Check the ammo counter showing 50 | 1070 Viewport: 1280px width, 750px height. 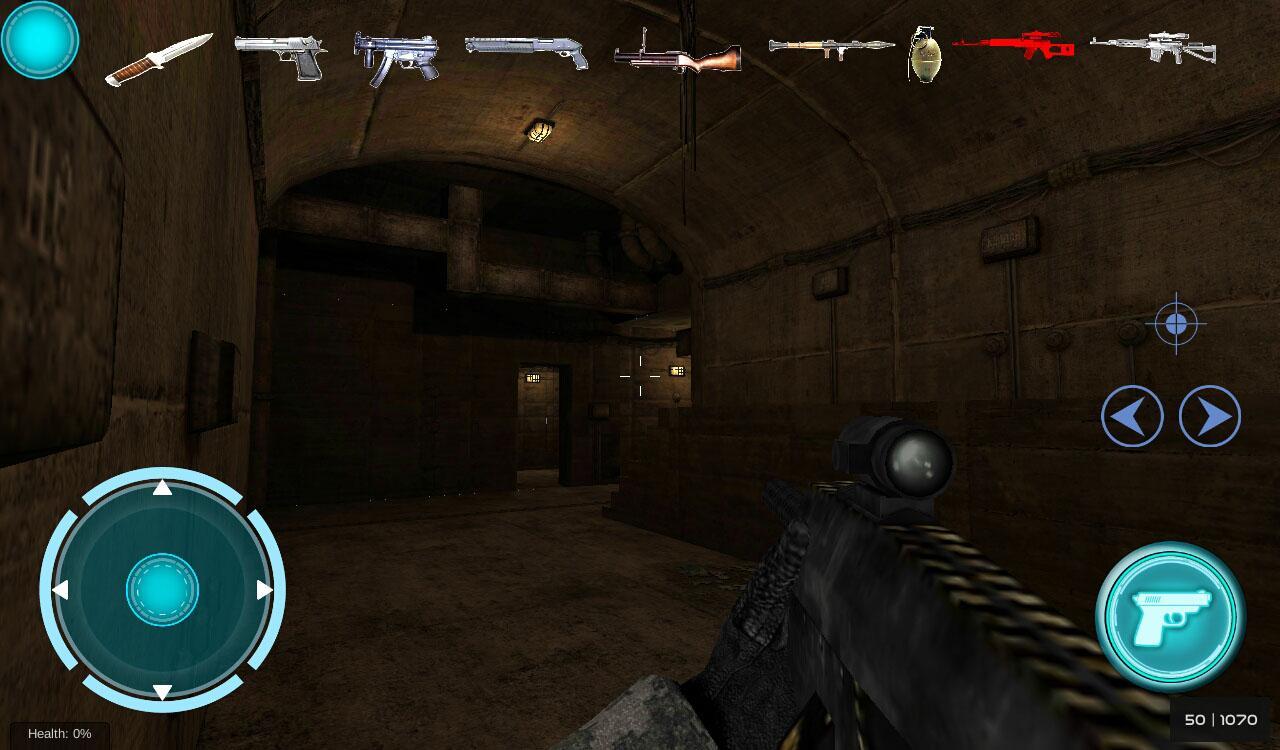(x=1220, y=719)
